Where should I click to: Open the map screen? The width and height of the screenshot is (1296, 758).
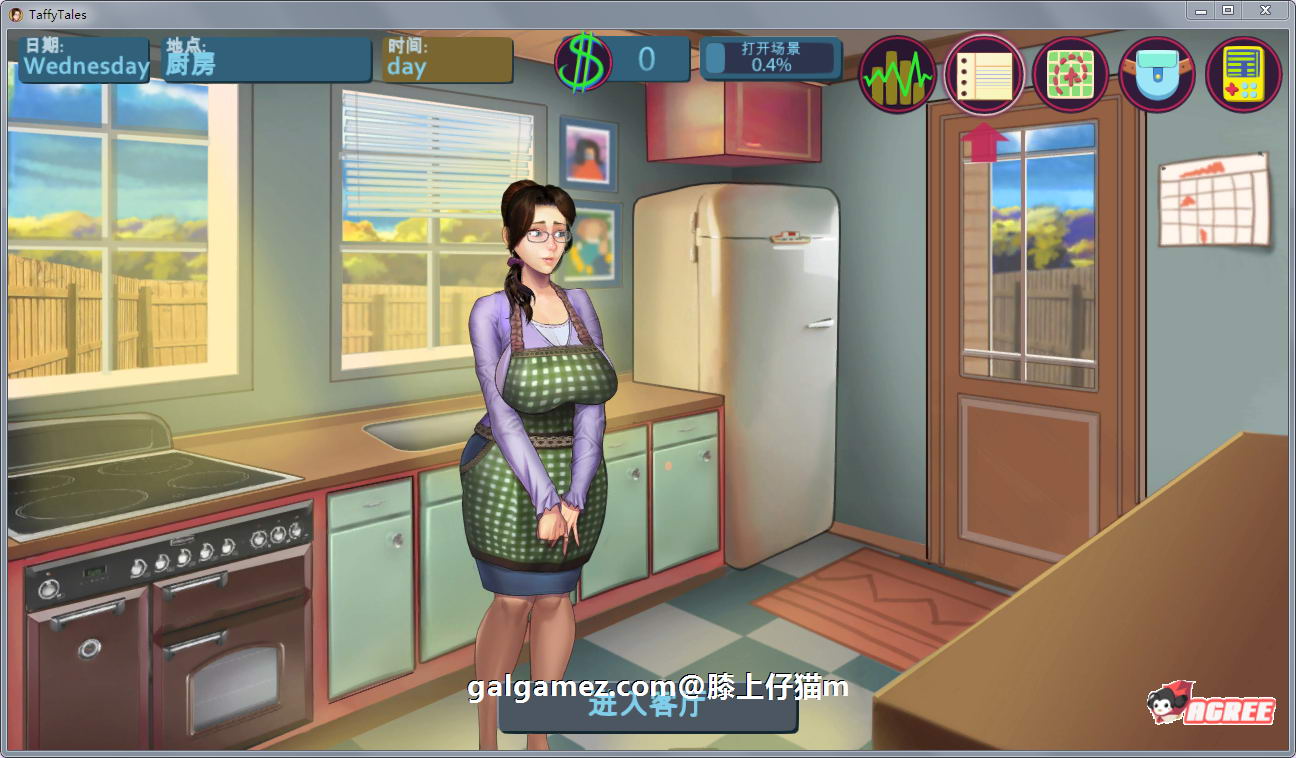(x=1070, y=74)
